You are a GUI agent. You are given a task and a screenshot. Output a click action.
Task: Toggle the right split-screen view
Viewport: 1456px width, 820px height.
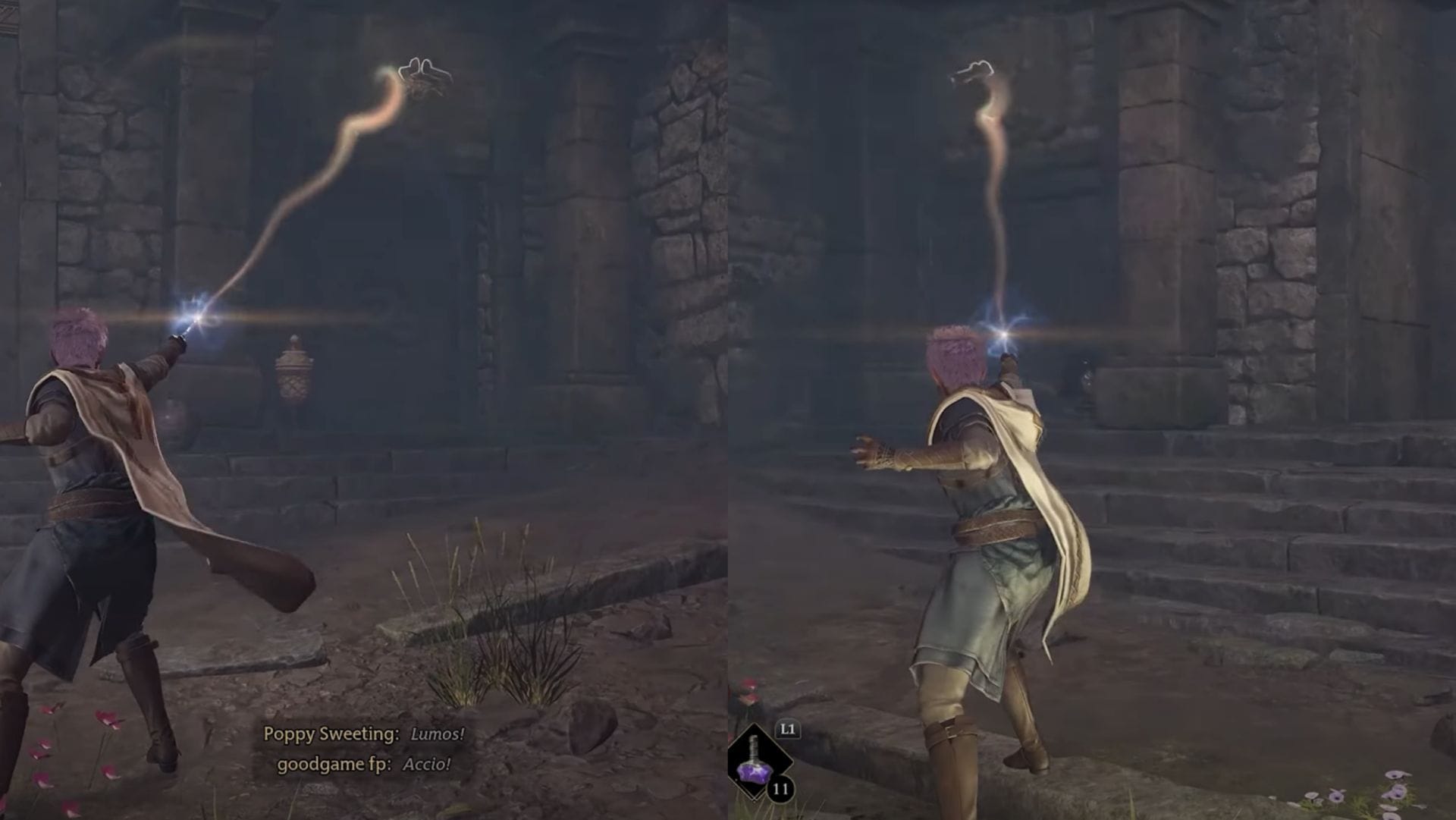click(1092, 410)
